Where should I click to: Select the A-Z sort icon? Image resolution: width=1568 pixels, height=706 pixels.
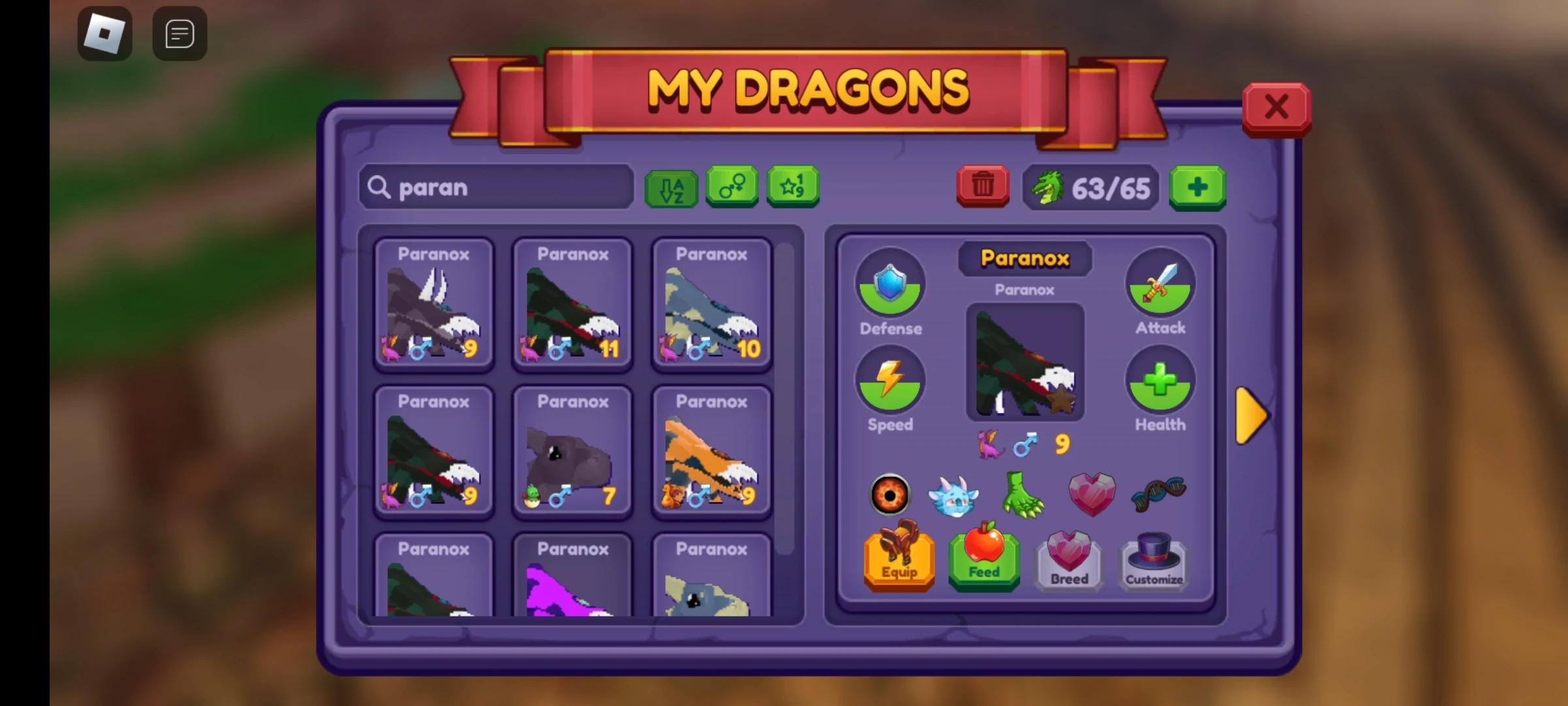(671, 188)
